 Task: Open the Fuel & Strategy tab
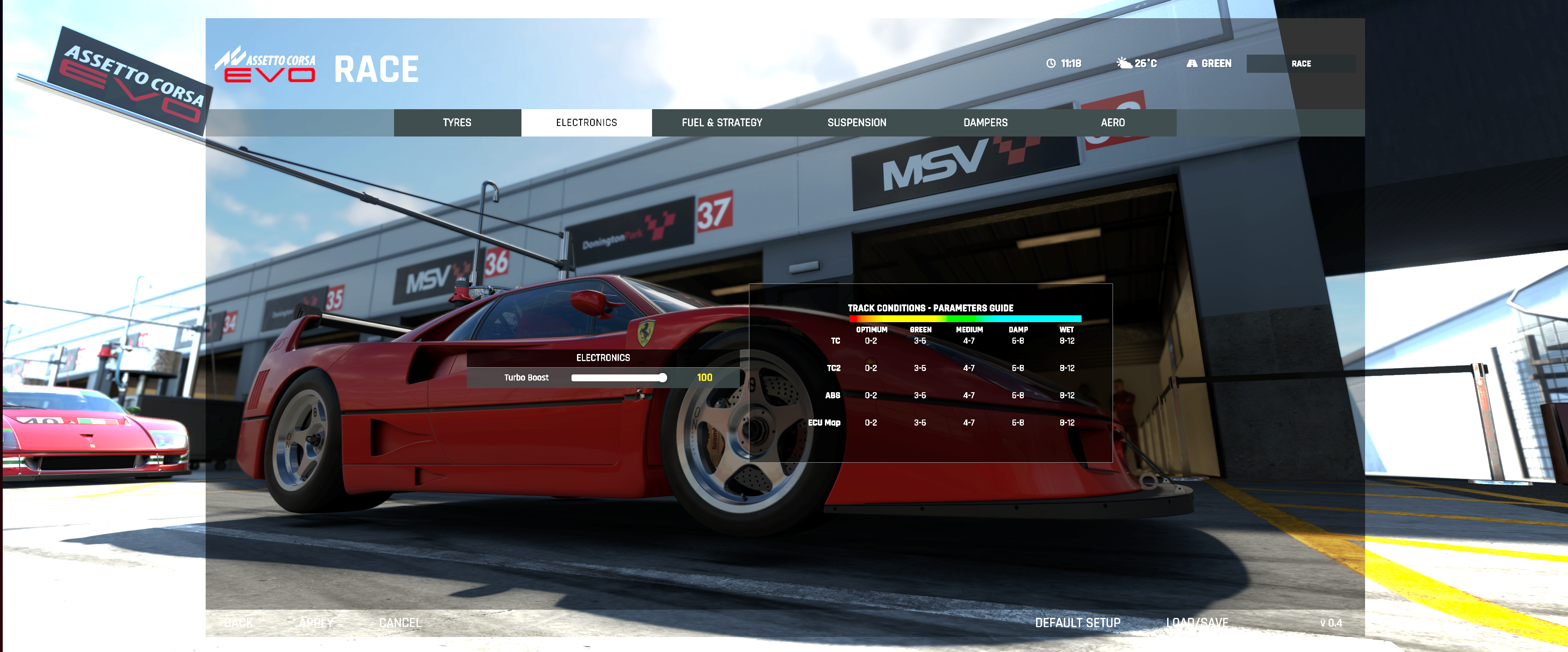tap(721, 122)
